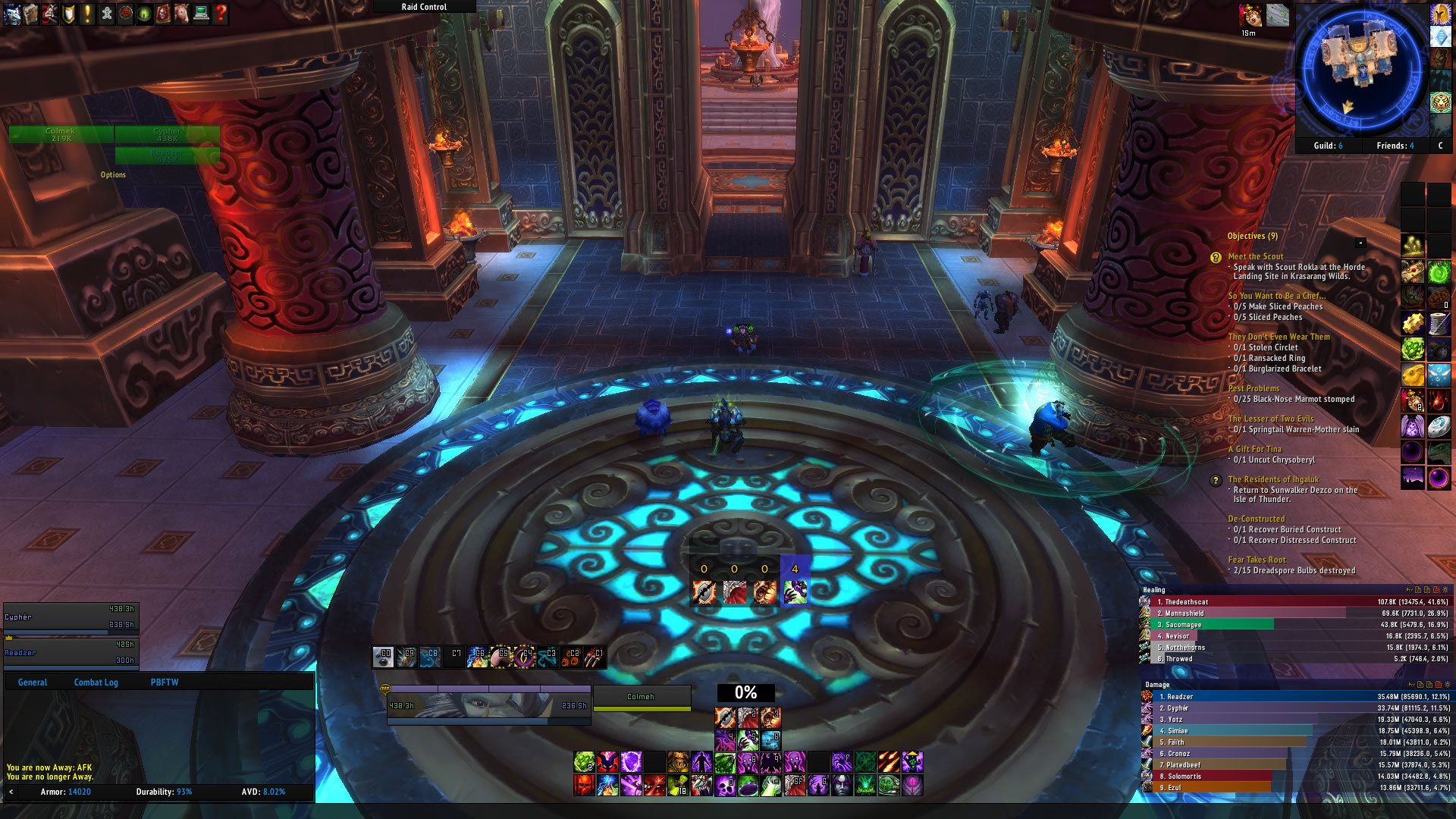Viewport: 1456px width, 819px height.
Task: Open the Raid Control panel
Action: point(424,7)
